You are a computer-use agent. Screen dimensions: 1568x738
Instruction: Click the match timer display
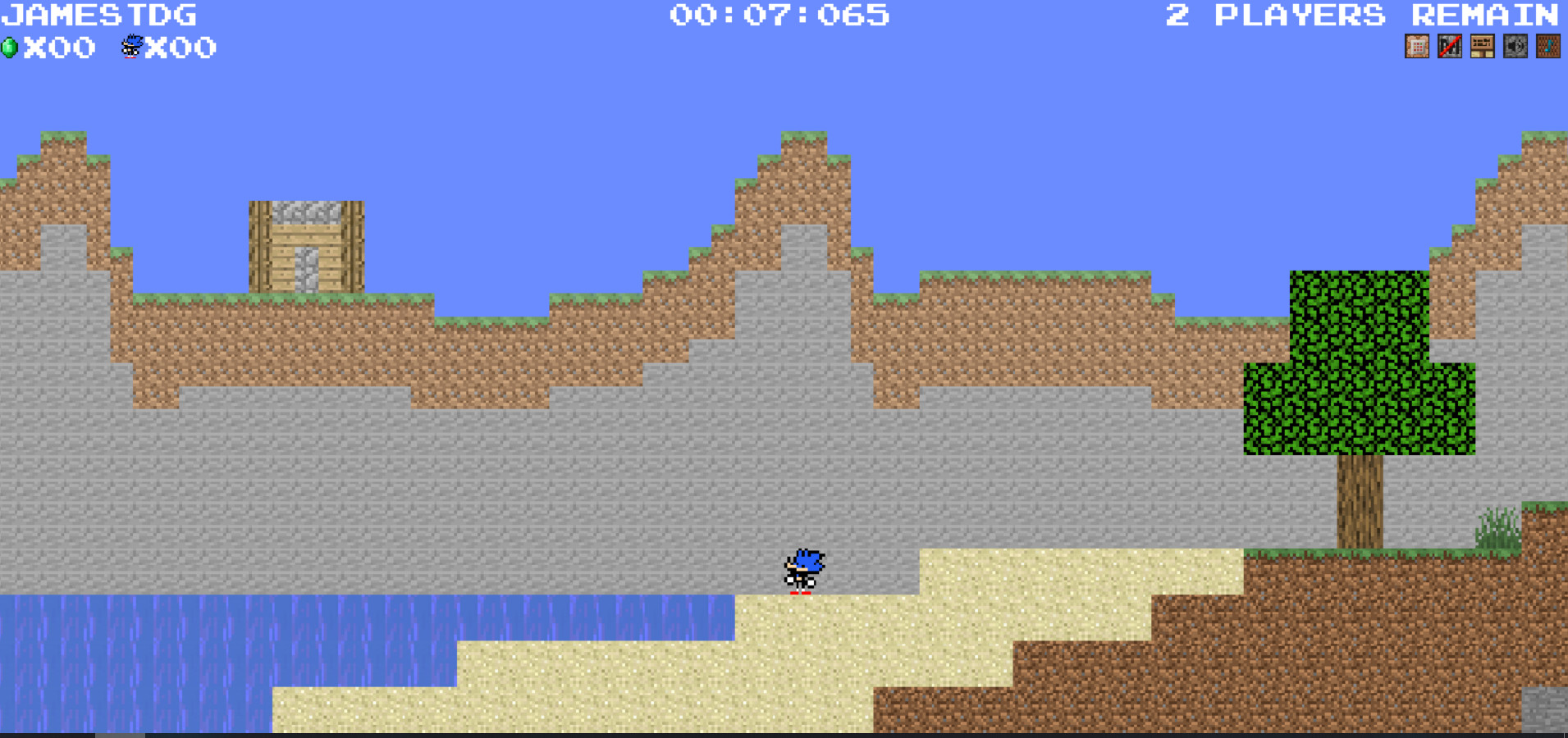pos(778,15)
